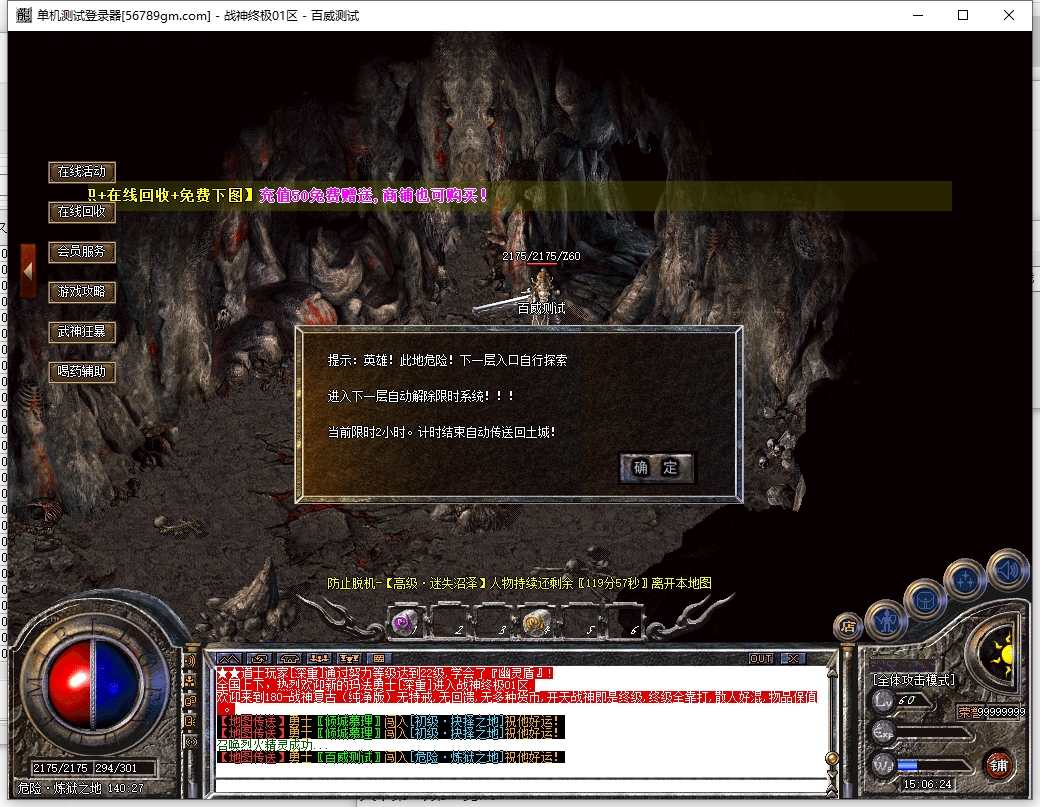Toggle the 全体攻击模式 attack mode label

click(x=914, y=680)
